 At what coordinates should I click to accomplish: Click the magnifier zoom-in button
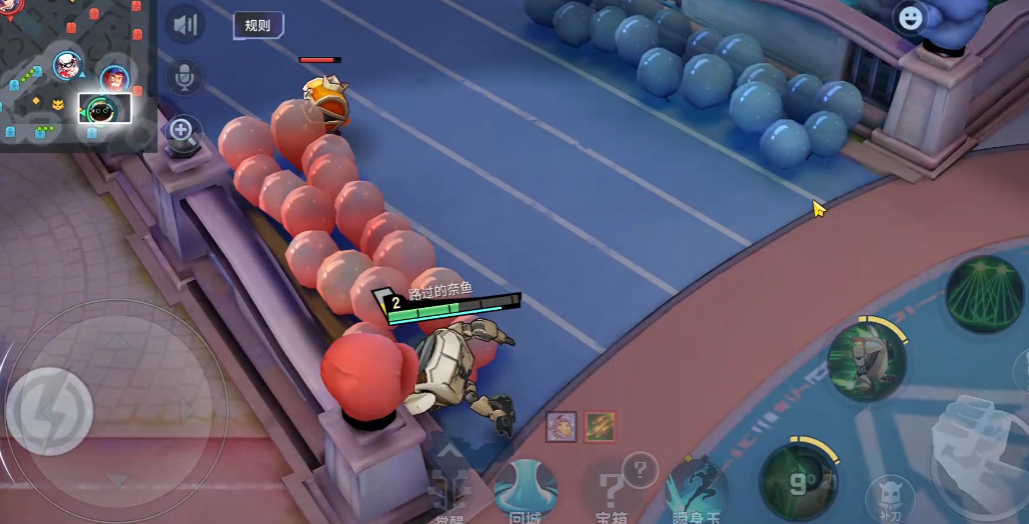(x=182, y=130)
